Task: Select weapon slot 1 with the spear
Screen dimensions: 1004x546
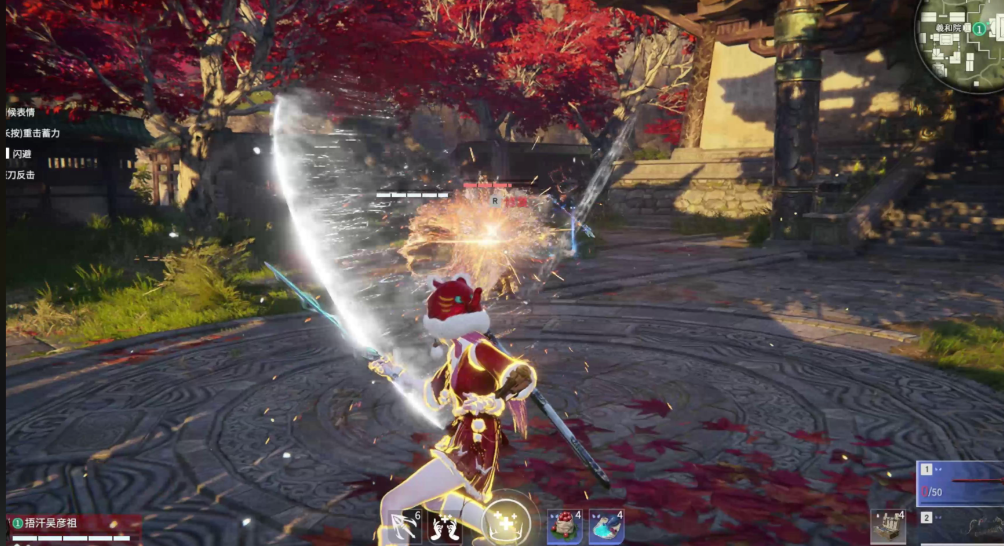Action: [x=960, y=484]
